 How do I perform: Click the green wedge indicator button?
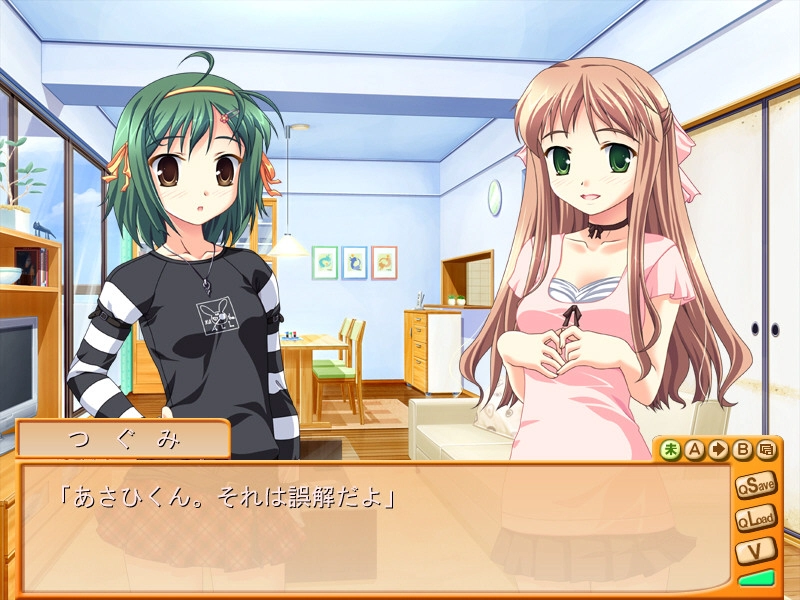pyautogui.click(x=757, y=578)
